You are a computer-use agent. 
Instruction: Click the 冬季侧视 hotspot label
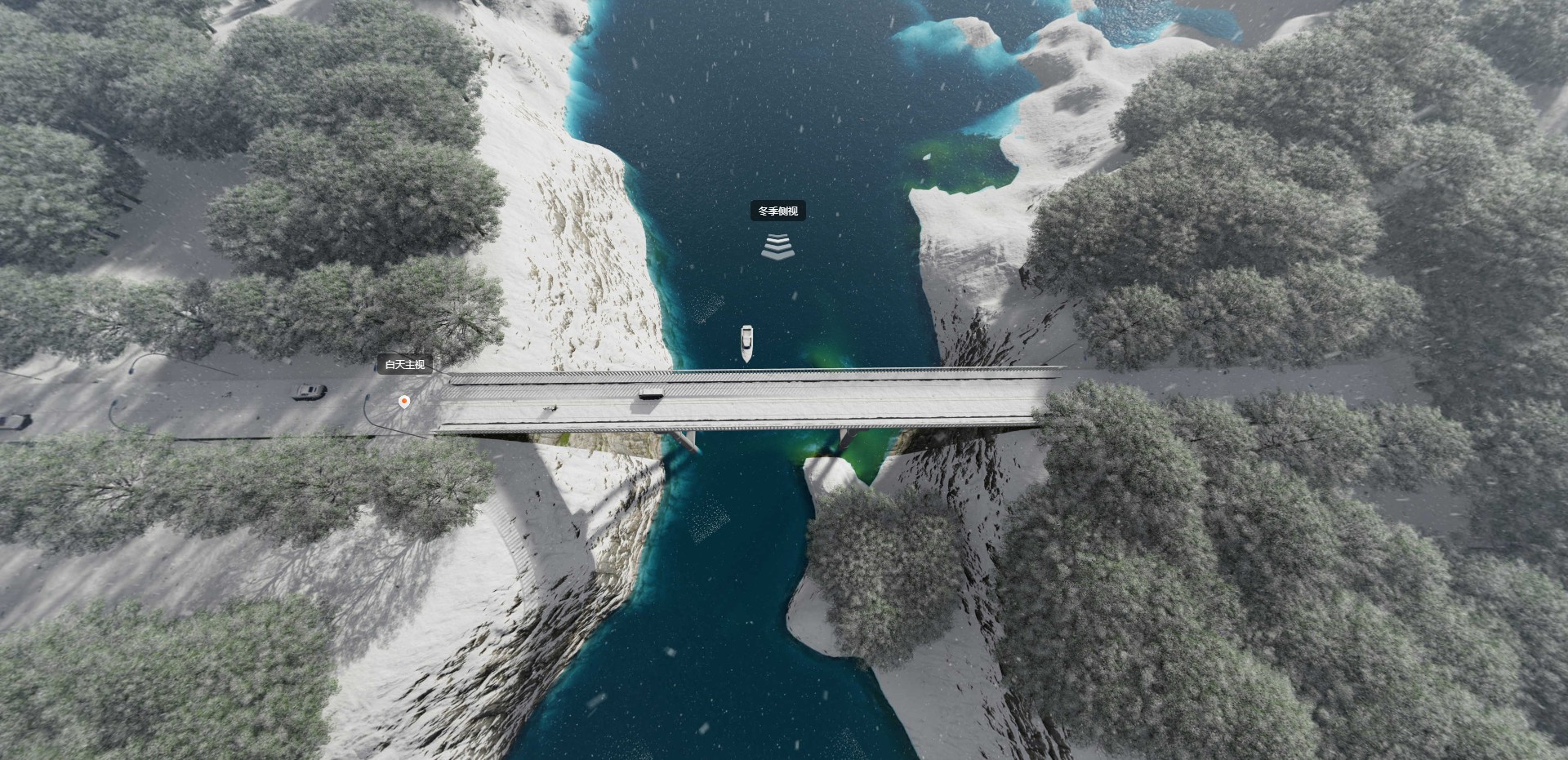click(x=777, y=211)
